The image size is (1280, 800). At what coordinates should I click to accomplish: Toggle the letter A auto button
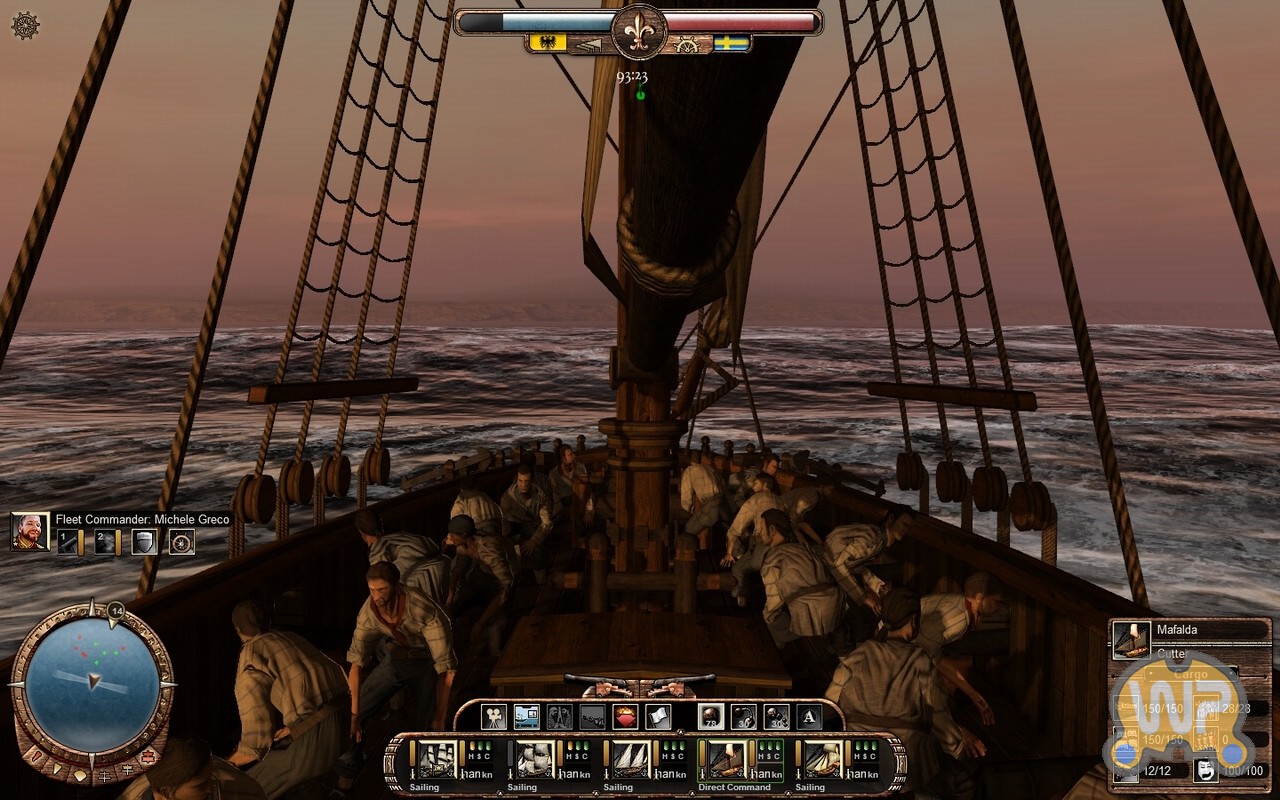point(809,716)
